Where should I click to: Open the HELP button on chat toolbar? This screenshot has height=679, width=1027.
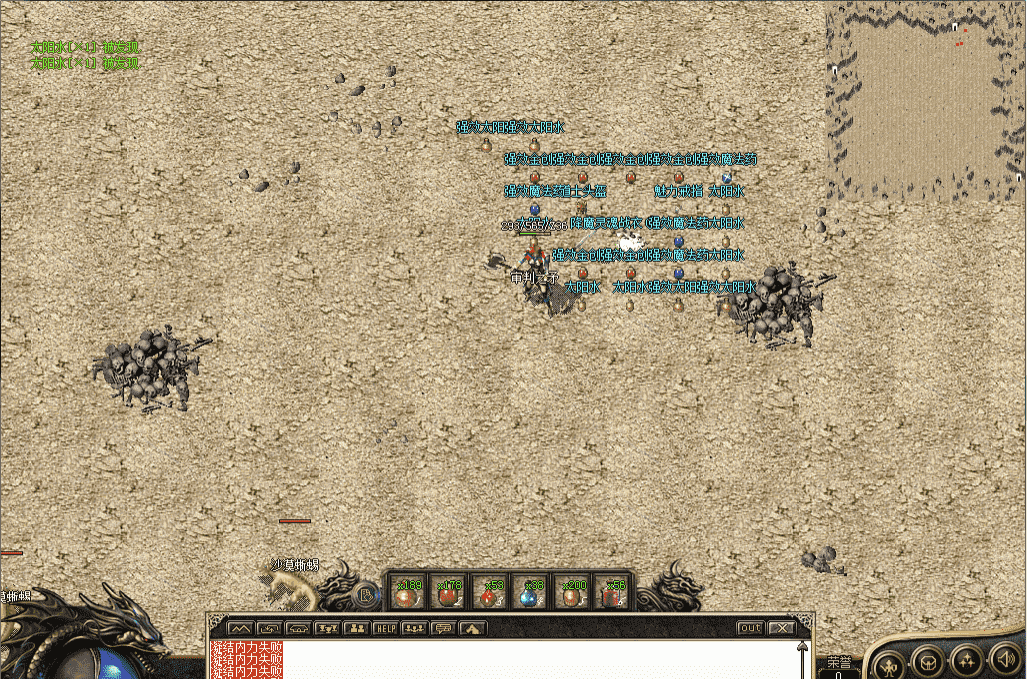point(386,628)
